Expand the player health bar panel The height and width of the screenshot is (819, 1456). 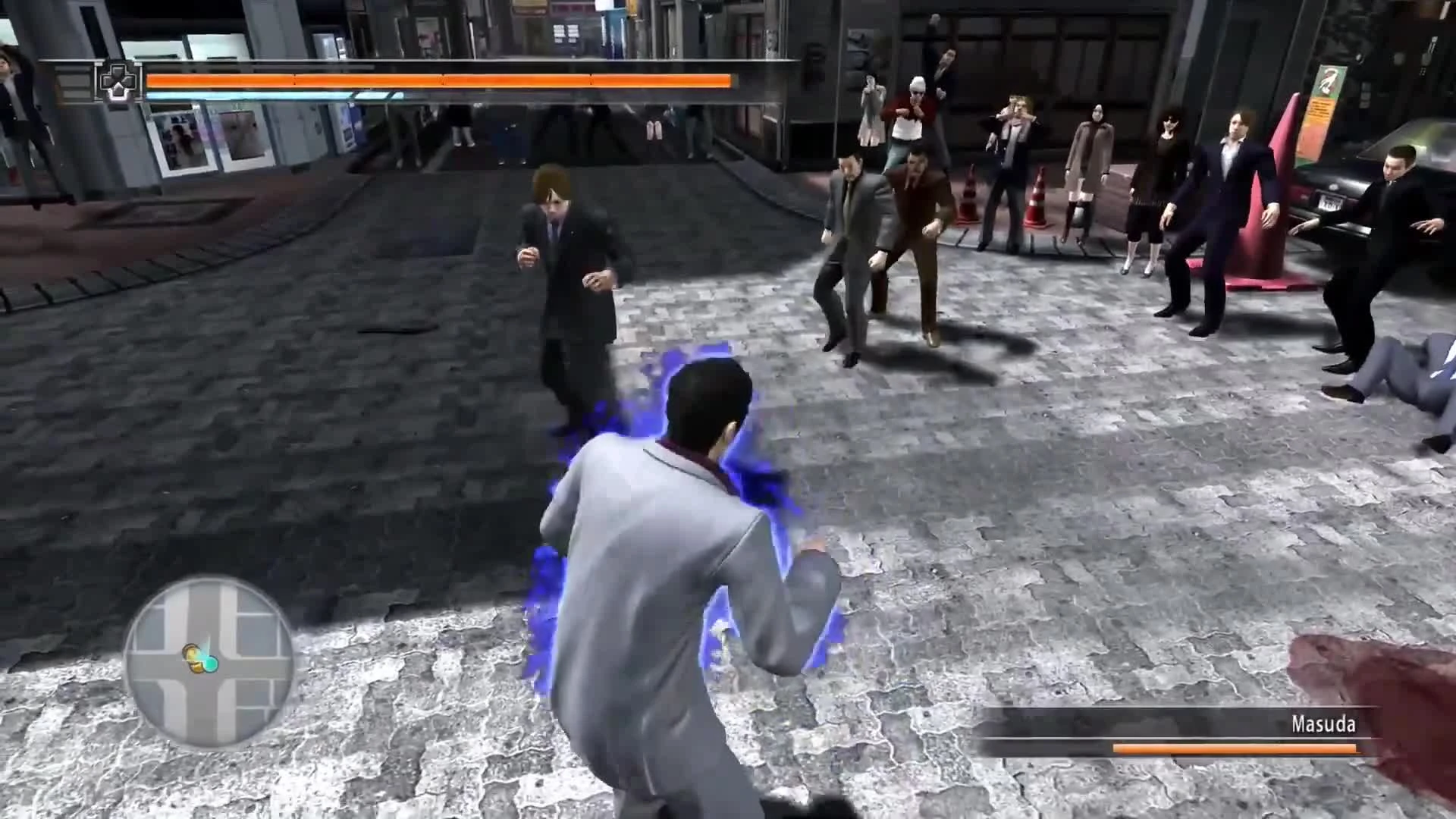click(440, 79)
